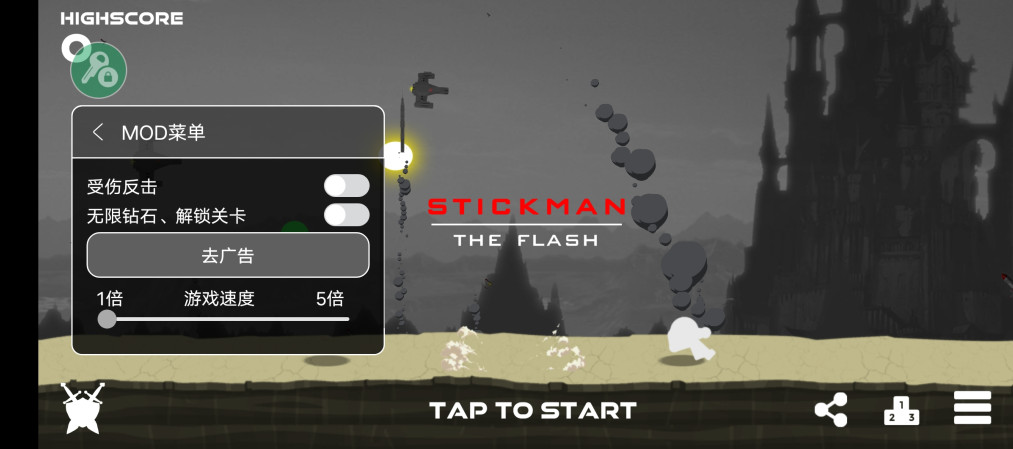Tap the green key-and-lock mod icon
Image resolution: width=1013 pixels, height=449 pixels.
coord(98,70)
